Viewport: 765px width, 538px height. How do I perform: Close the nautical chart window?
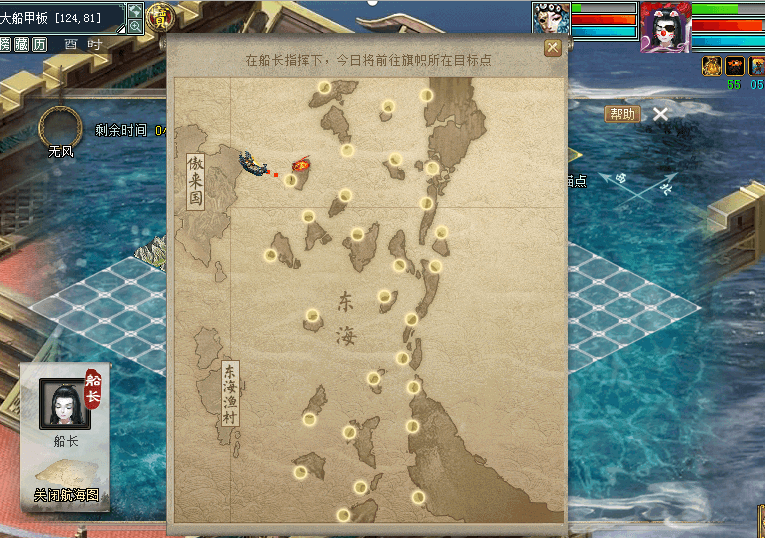(x=552, y=47)
